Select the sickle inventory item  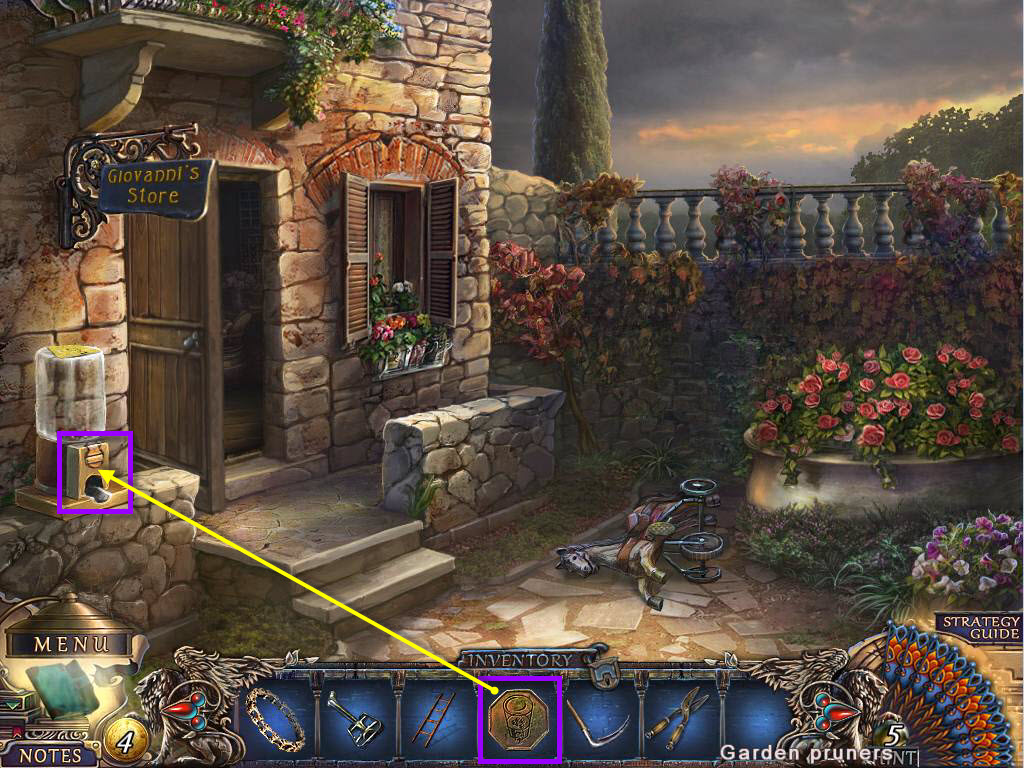[x=599, y=718]
